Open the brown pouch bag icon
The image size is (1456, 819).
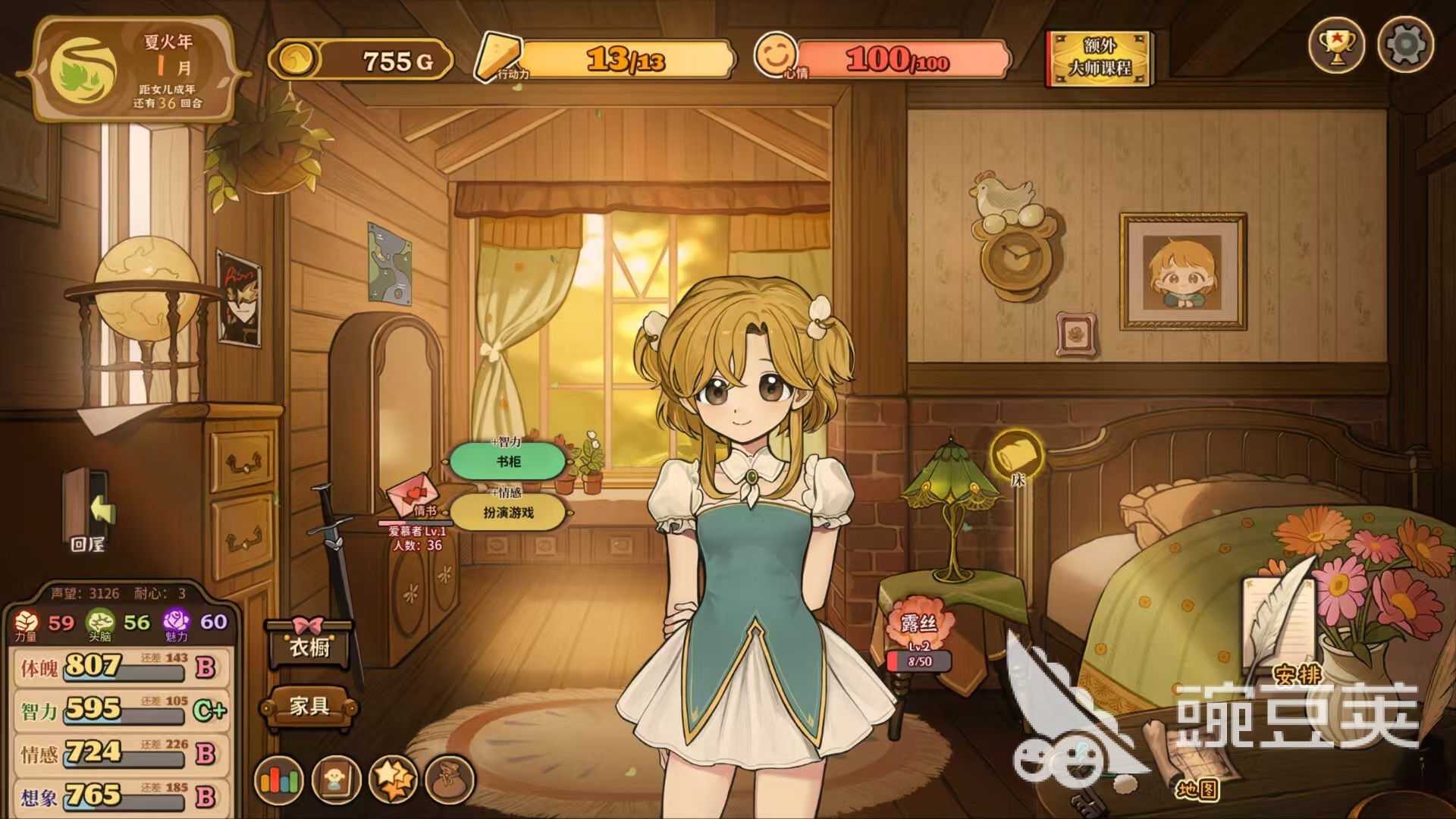[x=450, y=779]
